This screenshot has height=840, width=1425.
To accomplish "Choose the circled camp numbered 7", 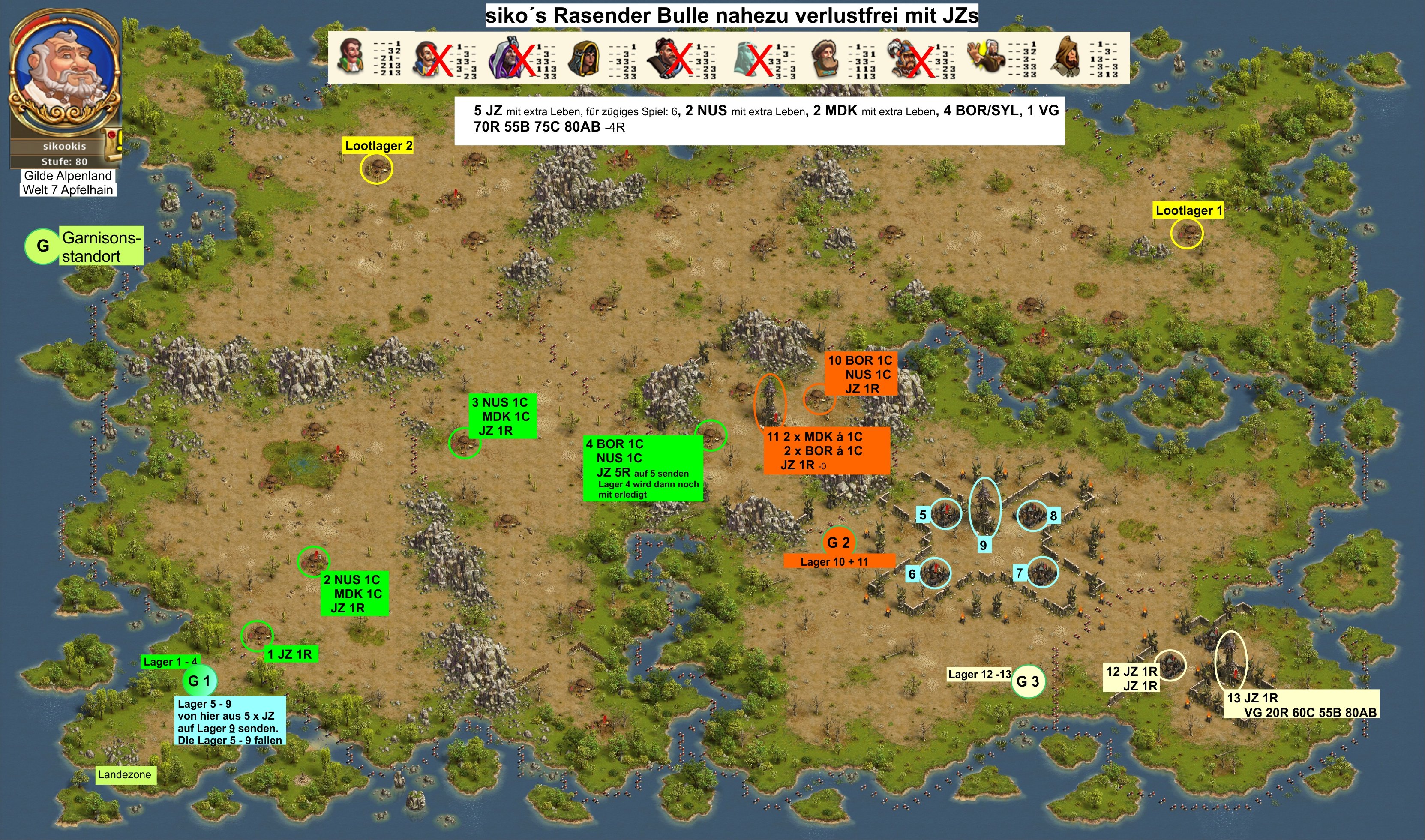I will click(x=1042, y=572).
